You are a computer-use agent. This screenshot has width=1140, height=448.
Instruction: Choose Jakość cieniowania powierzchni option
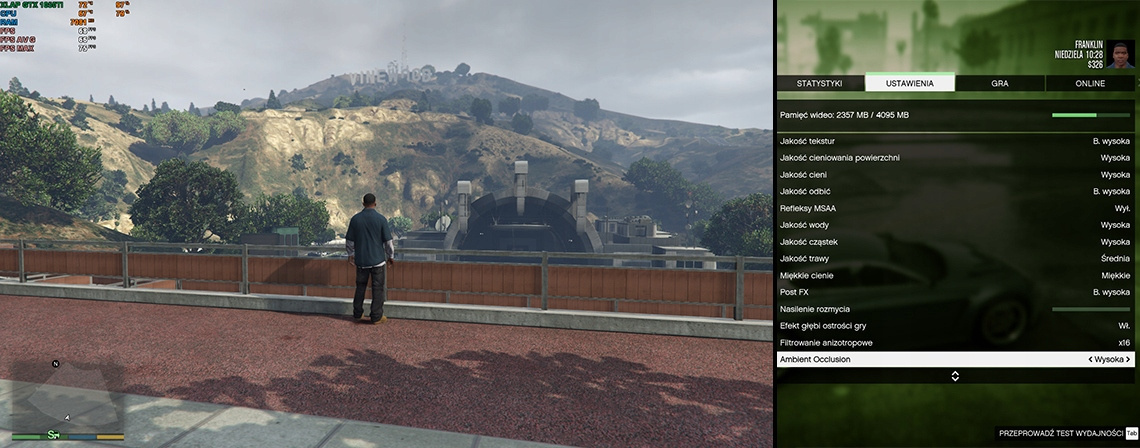pos(955,158)
